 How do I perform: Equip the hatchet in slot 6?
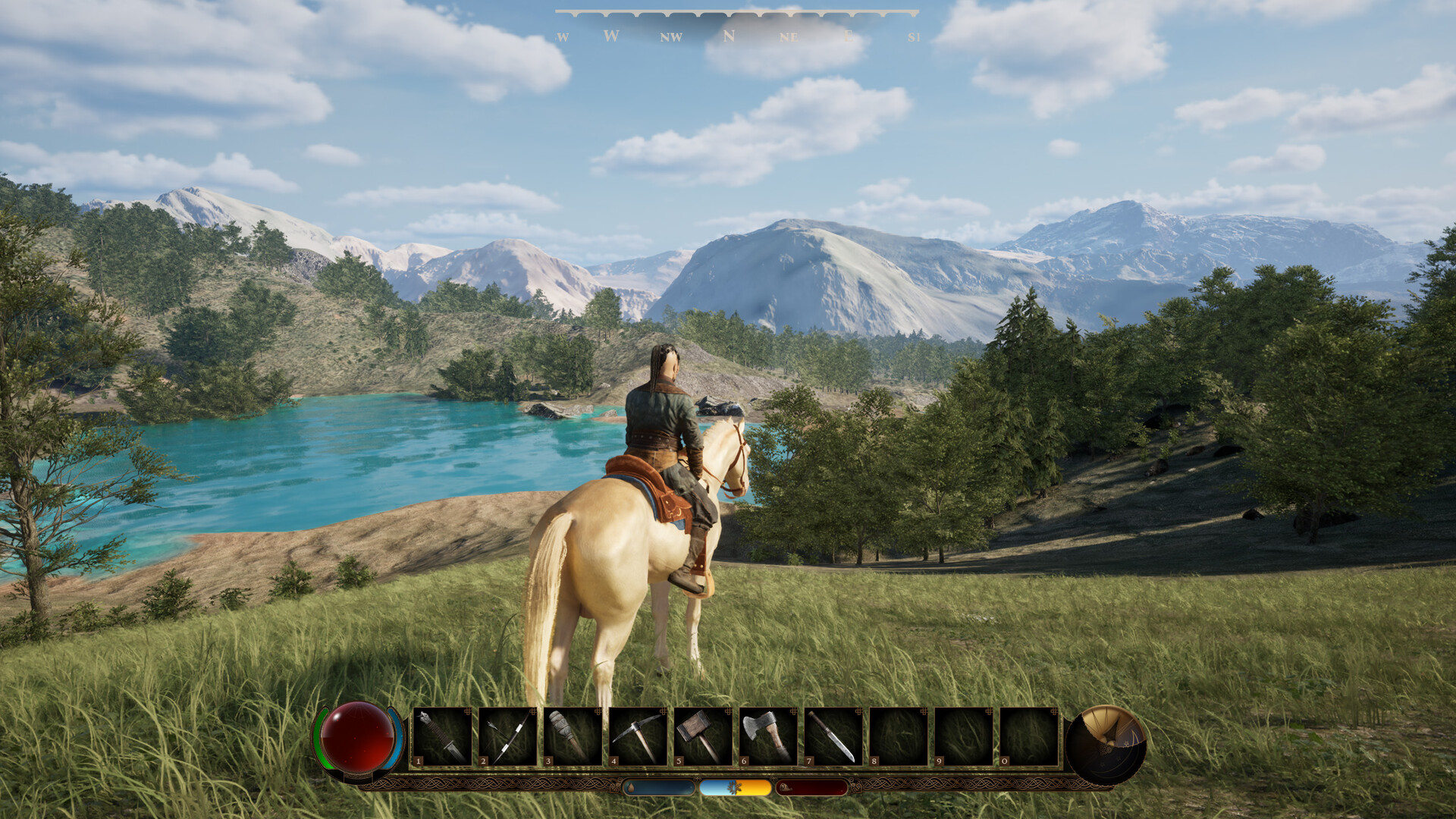(768, 736)
